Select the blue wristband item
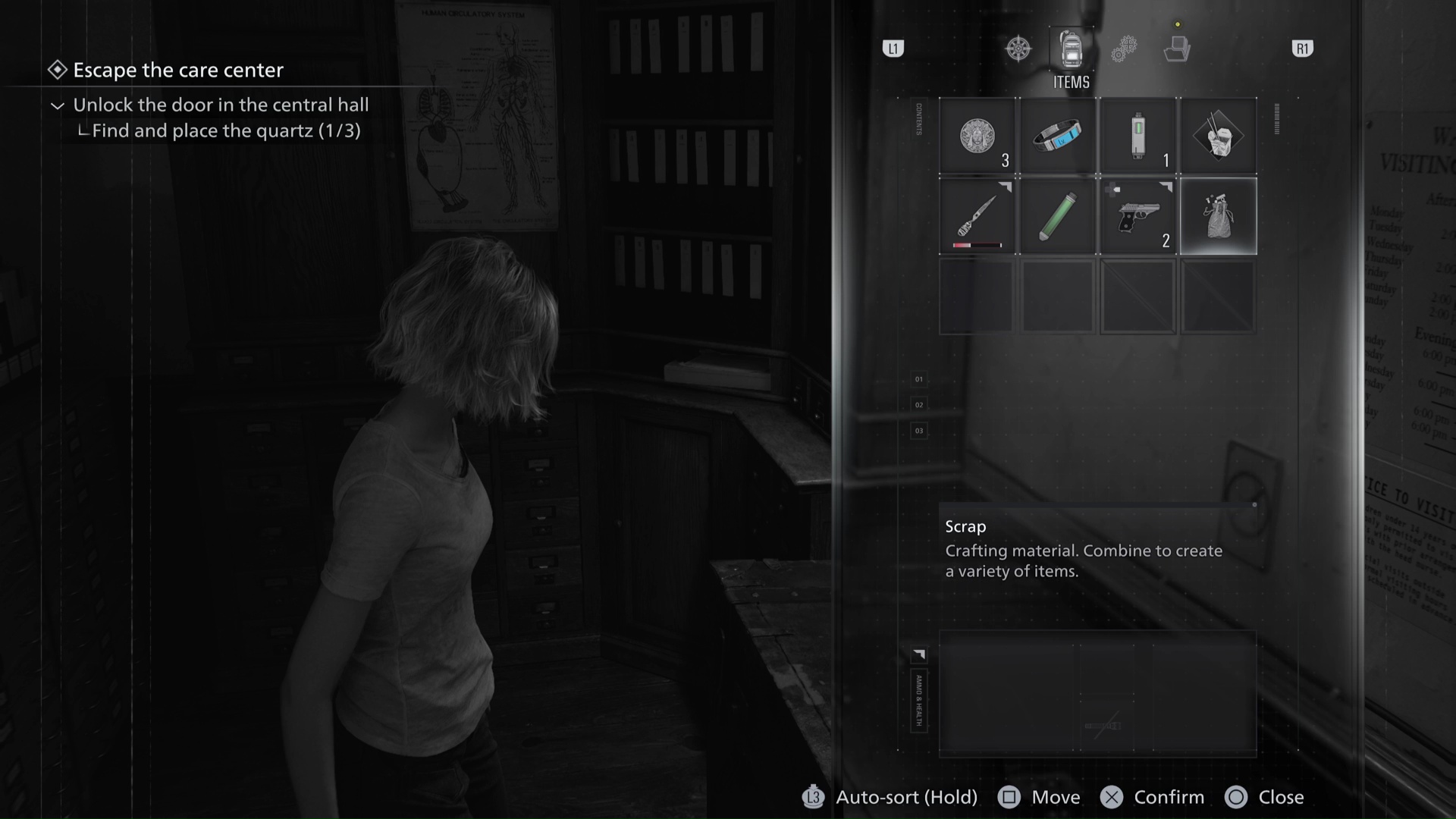The width and height of the screenshot is (1456, 819). coord(1057,136)
